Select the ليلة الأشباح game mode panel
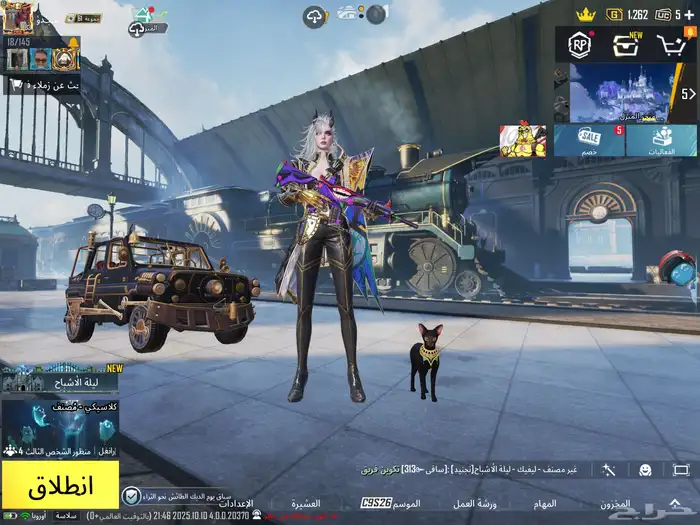 pyautogui.click(x=60, y=381)
